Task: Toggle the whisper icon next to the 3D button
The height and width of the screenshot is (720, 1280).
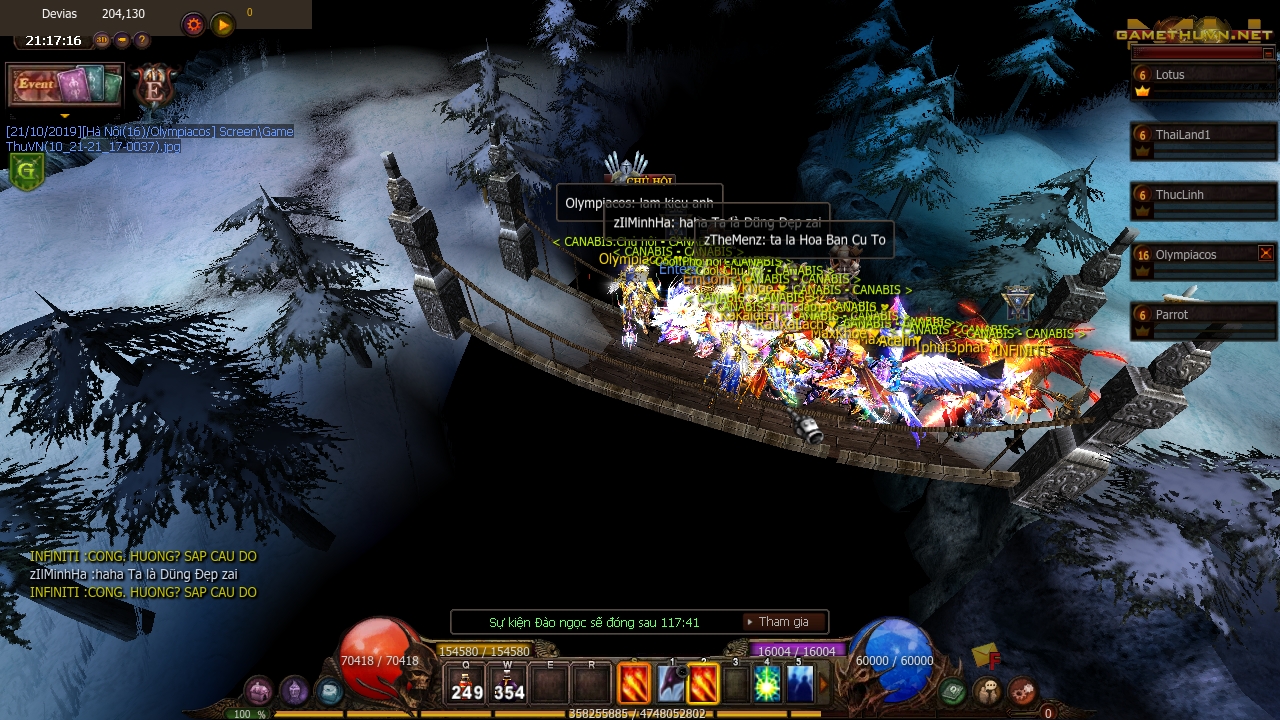Action: coord(122,40)
